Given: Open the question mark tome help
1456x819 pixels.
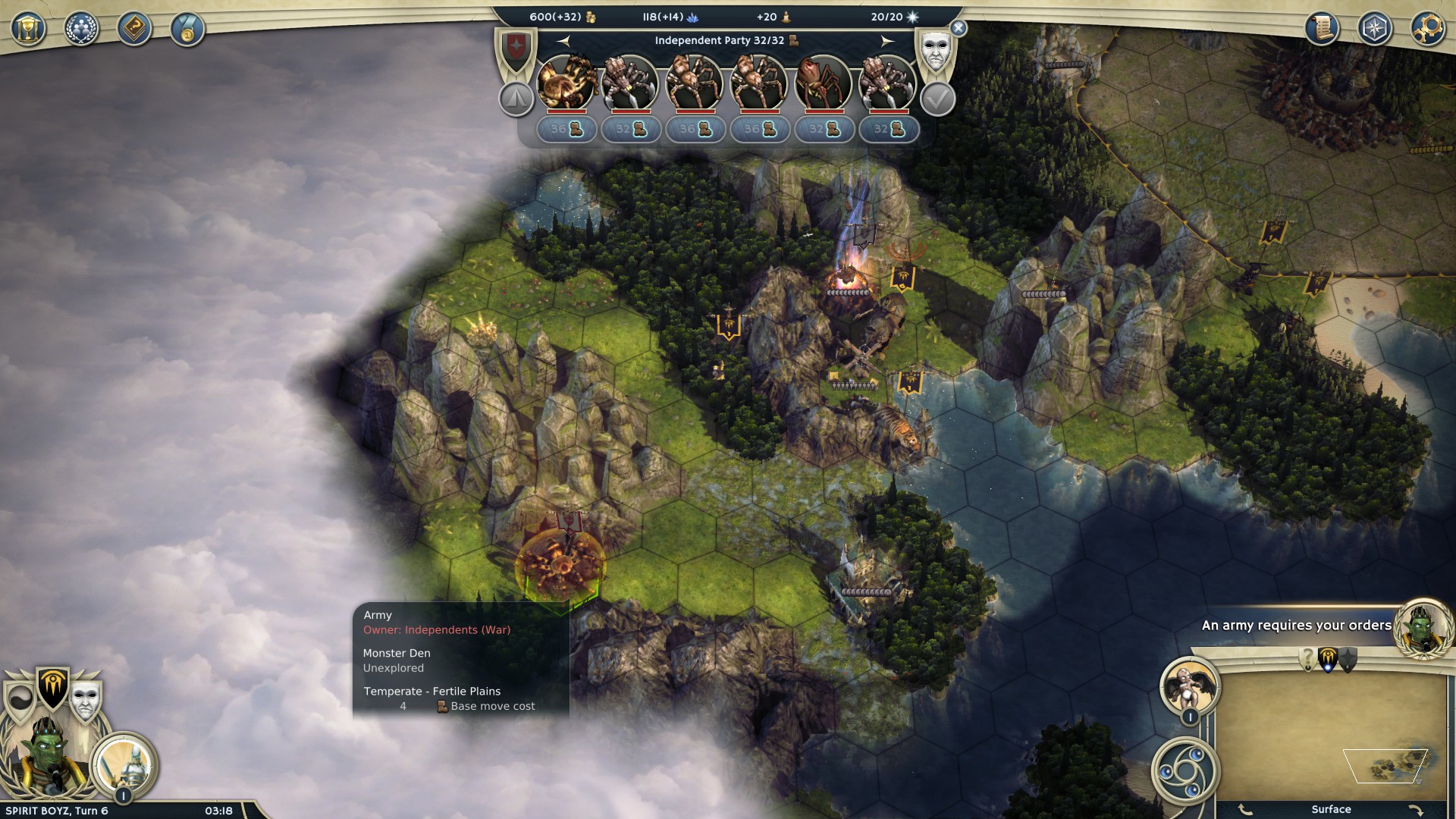Looking at the screenshot, I should pos(134,30).
